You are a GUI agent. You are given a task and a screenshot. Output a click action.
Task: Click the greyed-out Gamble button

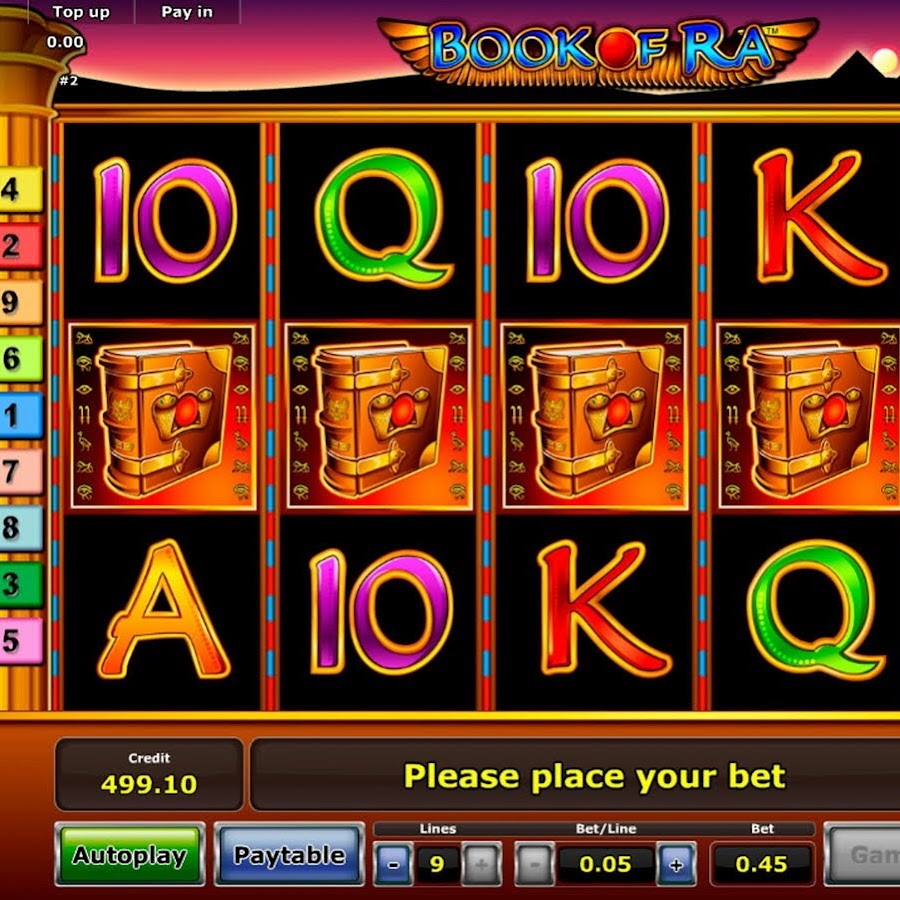click(864, 856)
